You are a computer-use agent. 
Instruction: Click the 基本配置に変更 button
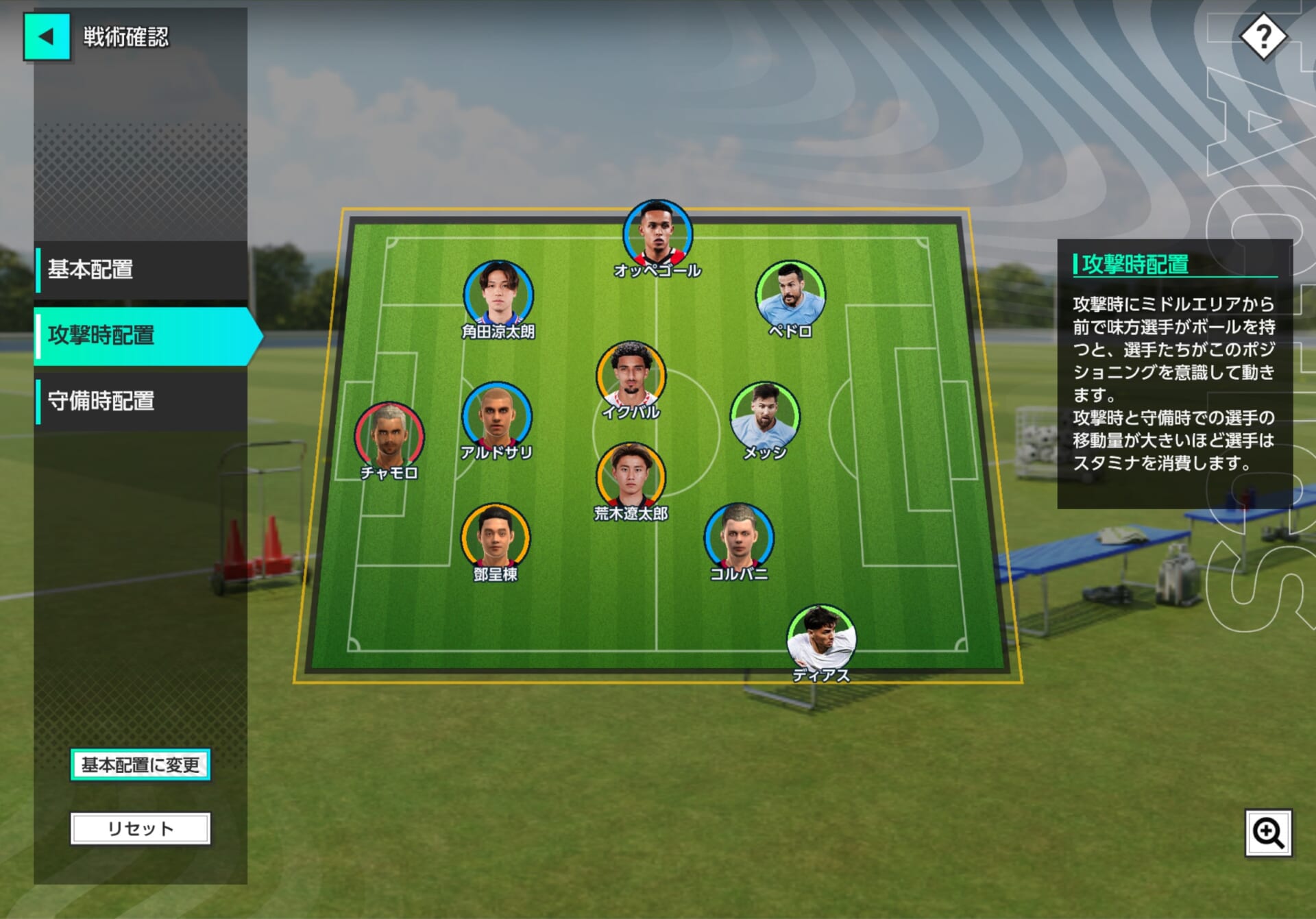tap(141, 764)
